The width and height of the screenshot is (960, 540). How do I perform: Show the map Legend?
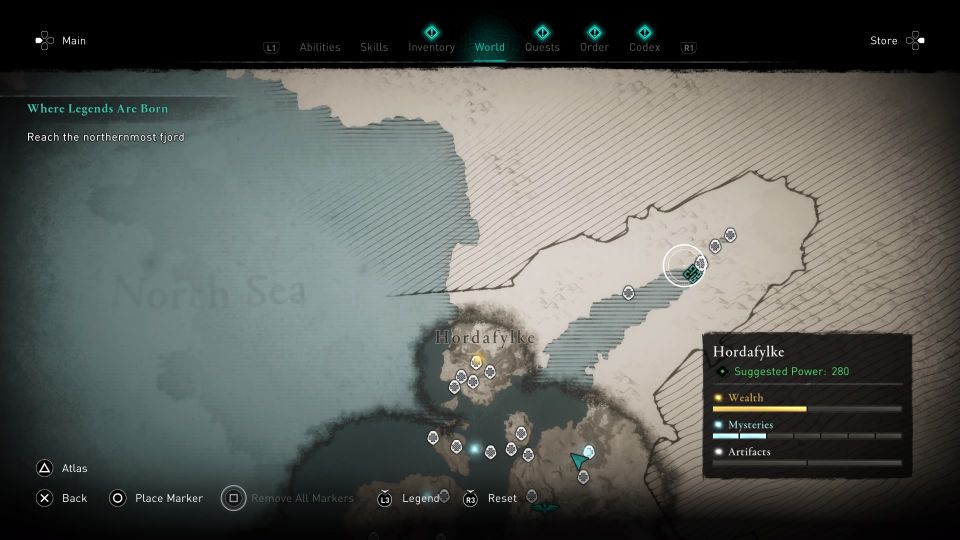420,498
